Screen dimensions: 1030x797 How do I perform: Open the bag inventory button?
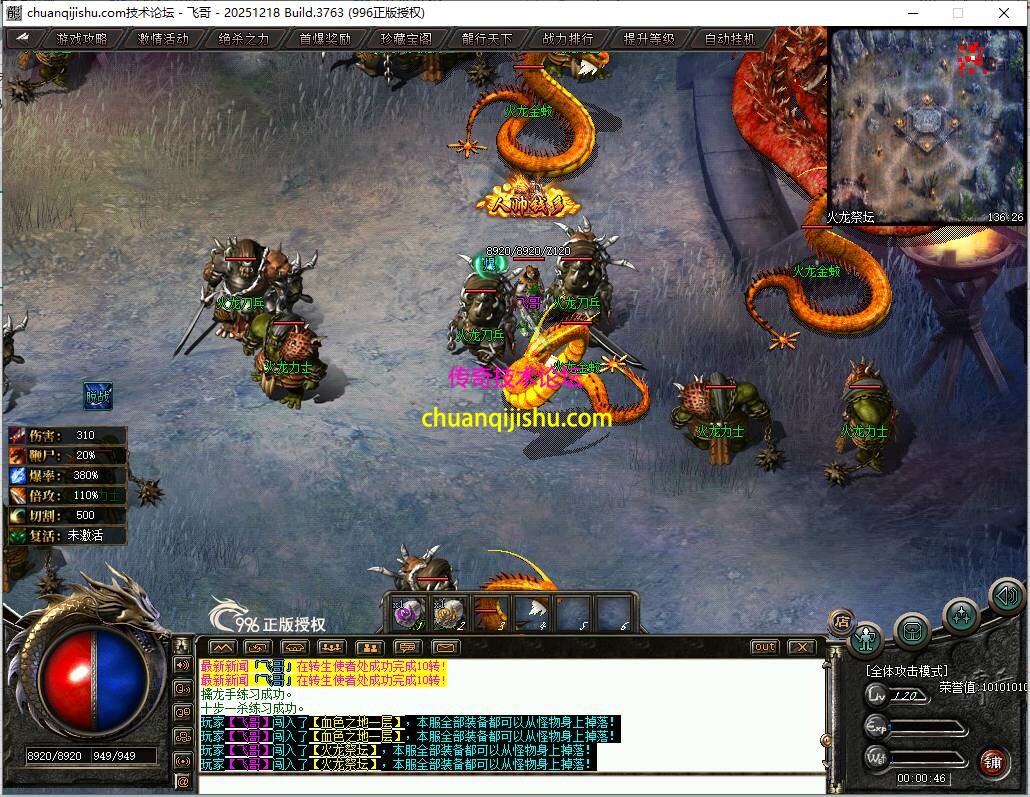[x=912, y=629]
